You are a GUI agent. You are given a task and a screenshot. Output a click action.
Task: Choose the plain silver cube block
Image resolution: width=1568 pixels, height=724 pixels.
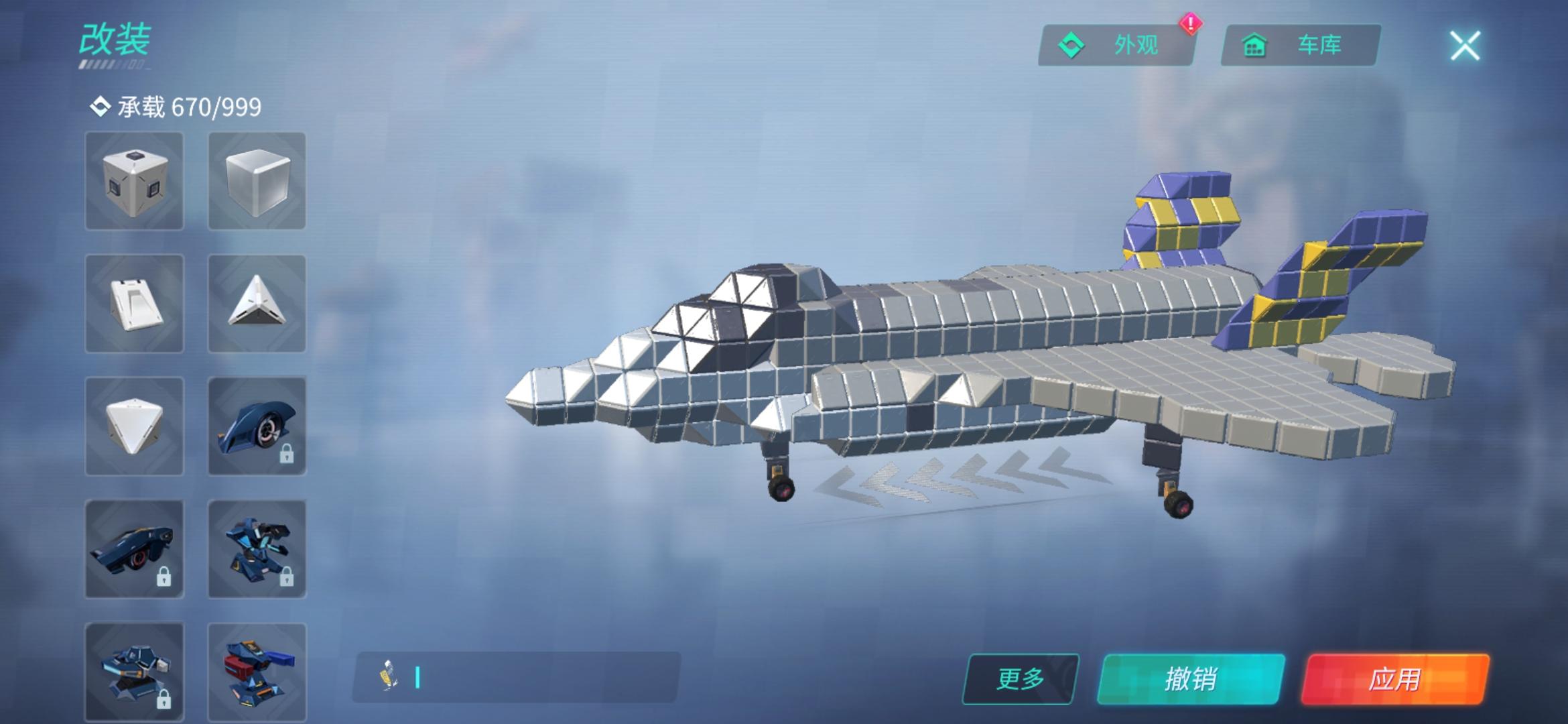tap(257, 181)
